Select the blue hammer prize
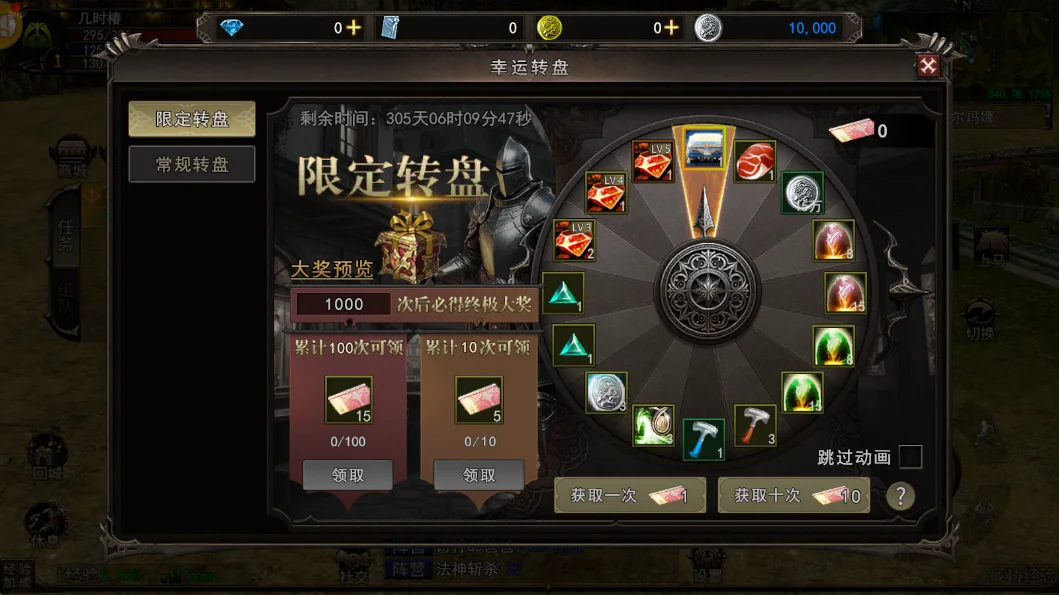 click(704, 439)
